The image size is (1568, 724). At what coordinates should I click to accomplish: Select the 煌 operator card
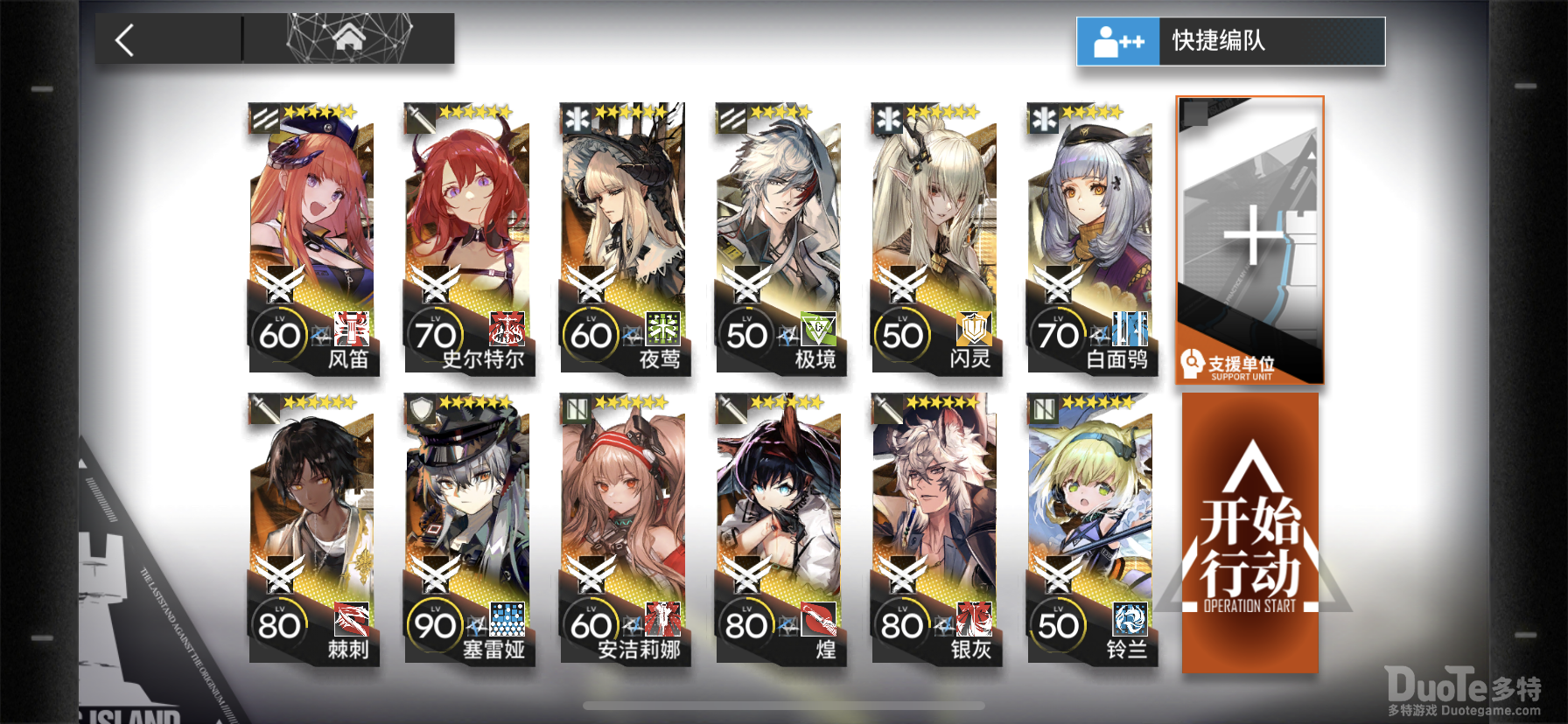click(x=780, y=528)
